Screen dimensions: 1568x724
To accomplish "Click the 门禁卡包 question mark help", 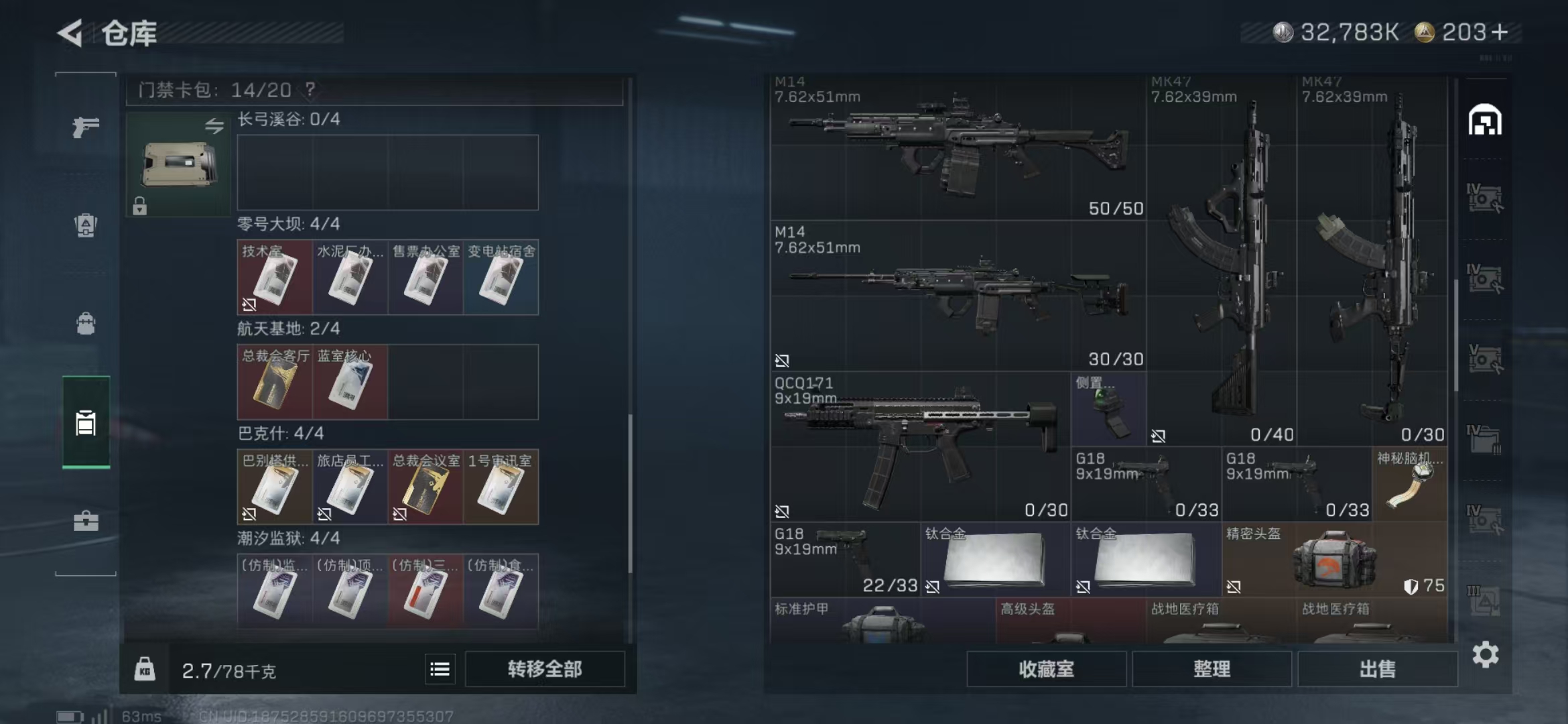I will click(310, 89).
